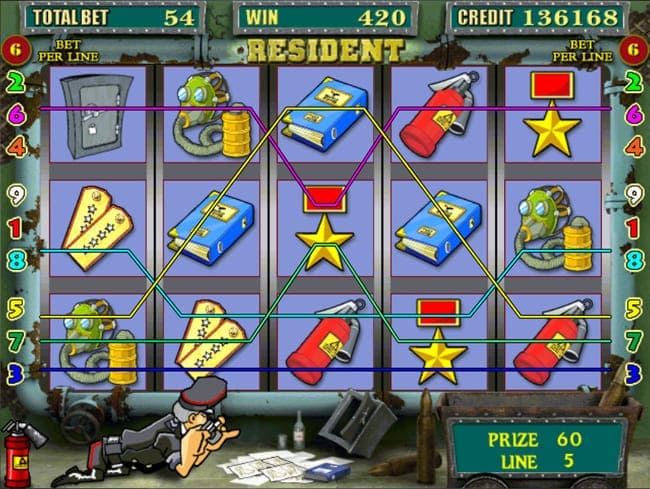
Task: Select payline 9 number on right side
Action: tap(633, 195)
